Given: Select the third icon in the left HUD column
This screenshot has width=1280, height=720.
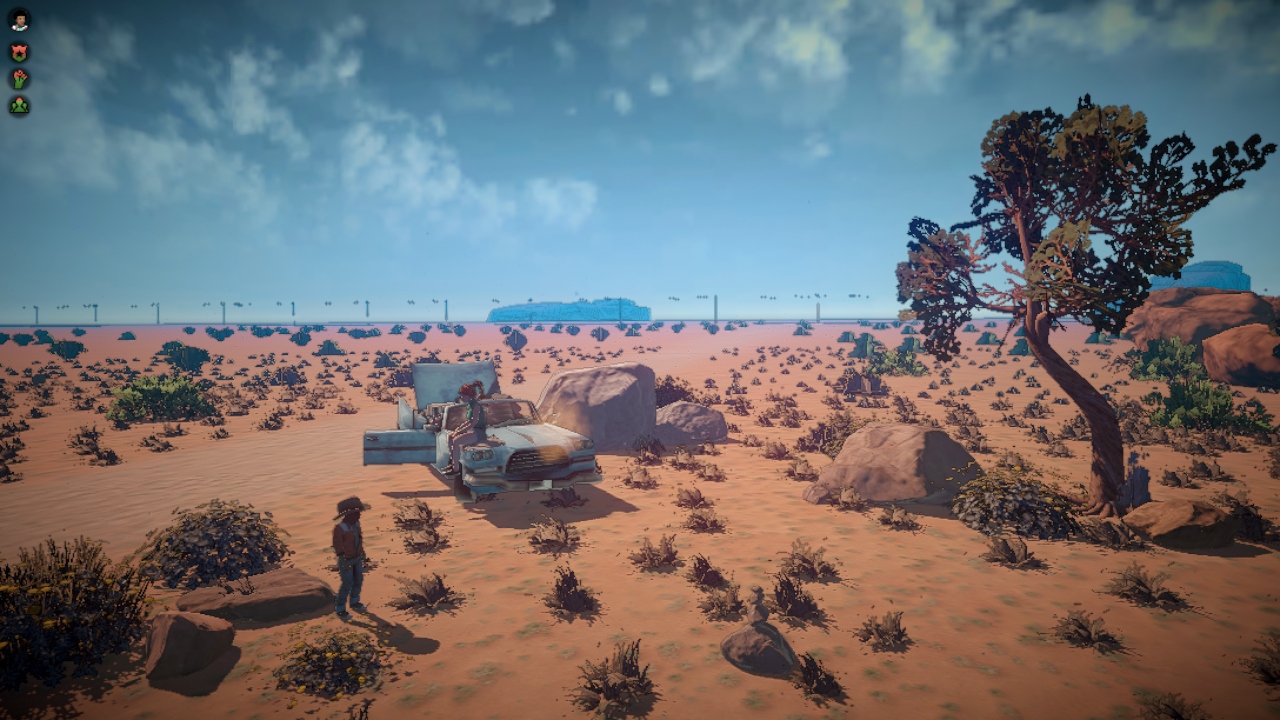Looking at the screenshot, I should coord(19,78).
